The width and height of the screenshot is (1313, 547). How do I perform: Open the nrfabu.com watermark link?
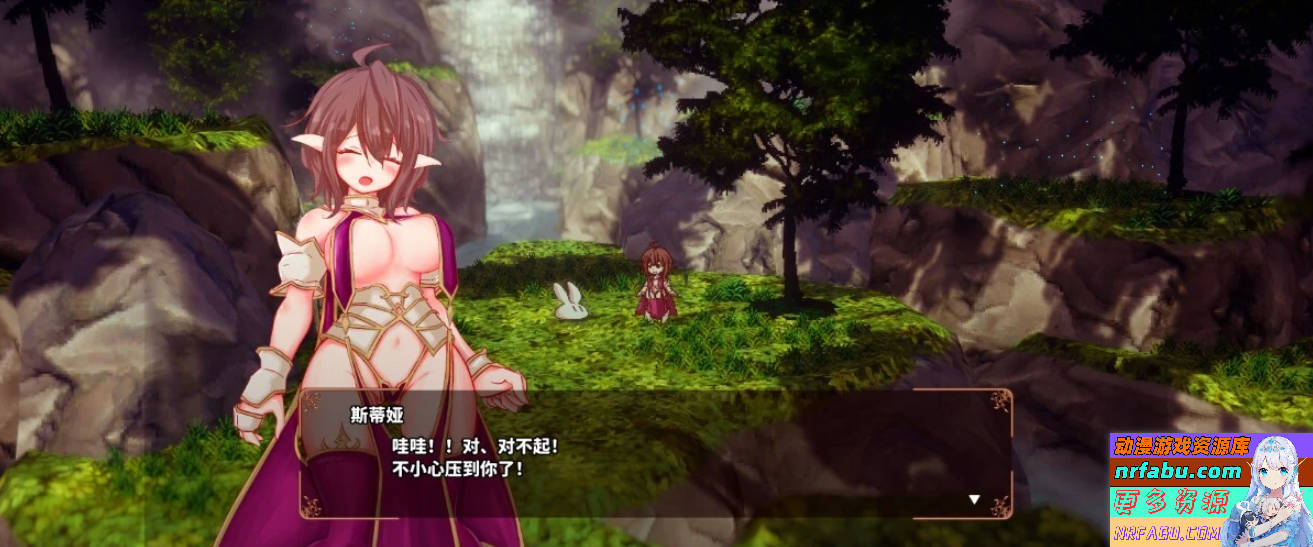pos(1176,471)
